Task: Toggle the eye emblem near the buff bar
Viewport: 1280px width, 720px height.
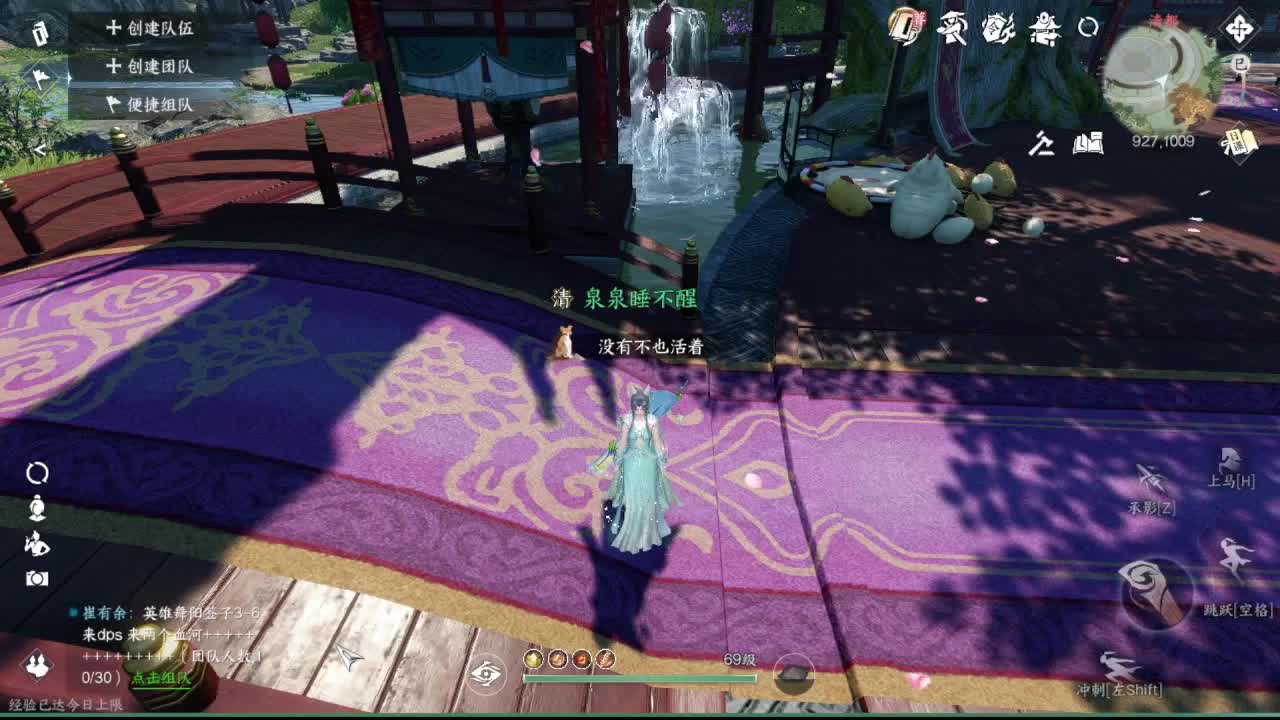Action: [486, 673]
